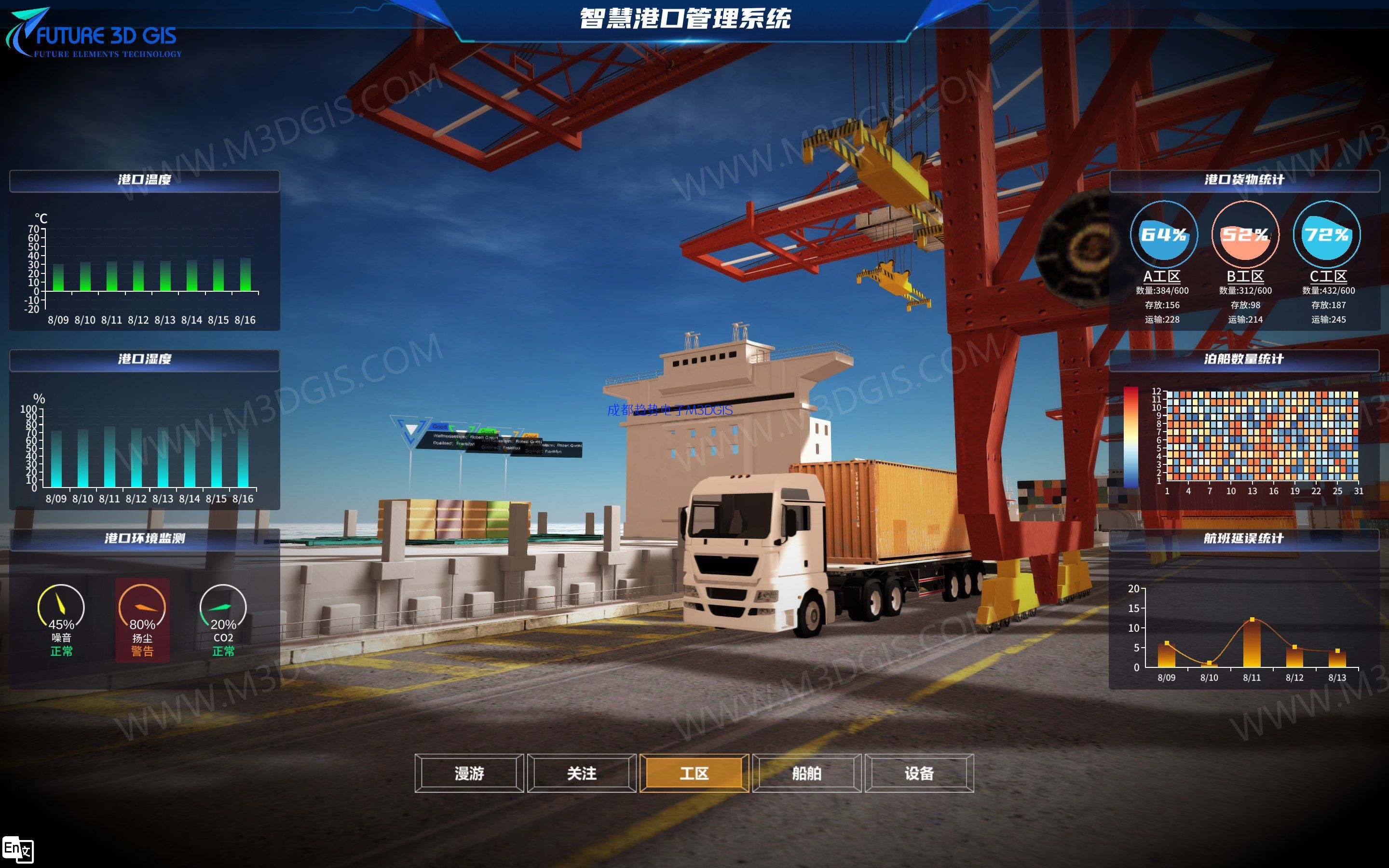Click the 8/16 temperature bar
This screenshot has height=868, width=1389.
pyautogui.click(x=245, y=275)
